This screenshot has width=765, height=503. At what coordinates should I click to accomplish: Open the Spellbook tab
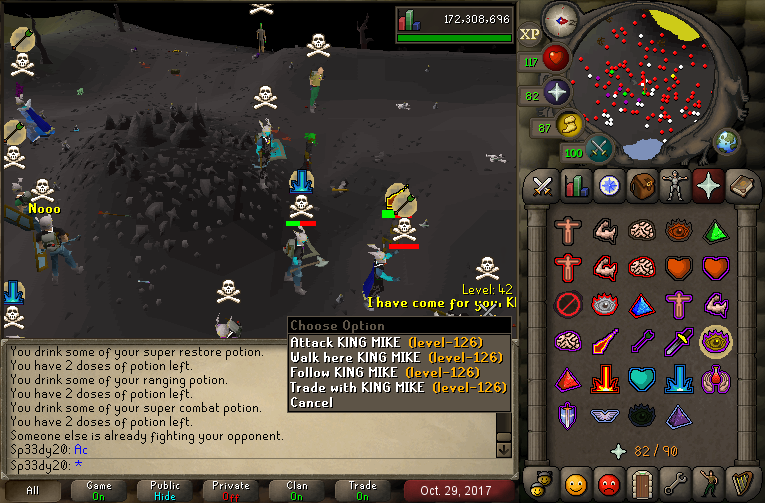click(x=741, y=186)
